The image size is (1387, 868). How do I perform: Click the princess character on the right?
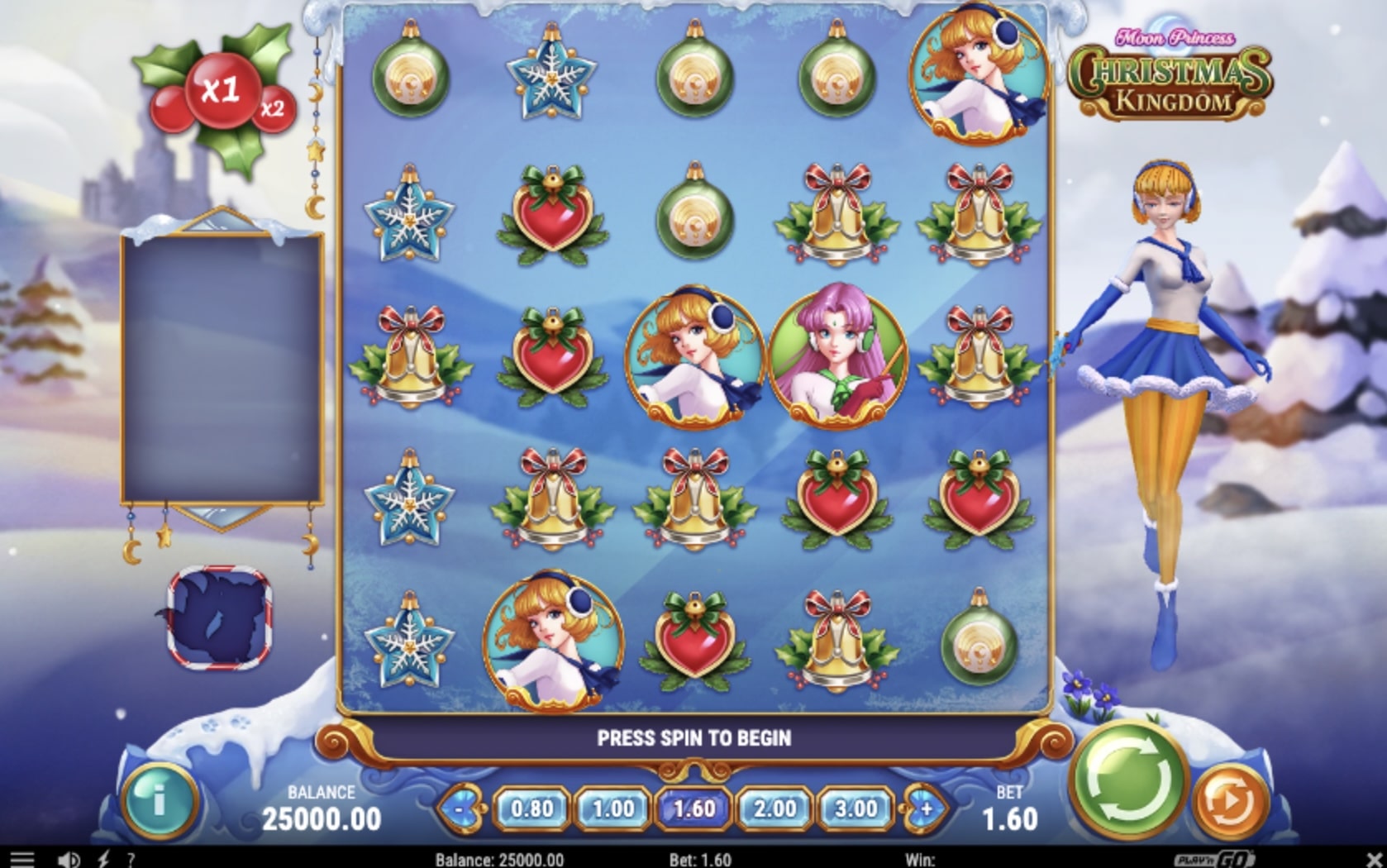[x=1166, y=372]
